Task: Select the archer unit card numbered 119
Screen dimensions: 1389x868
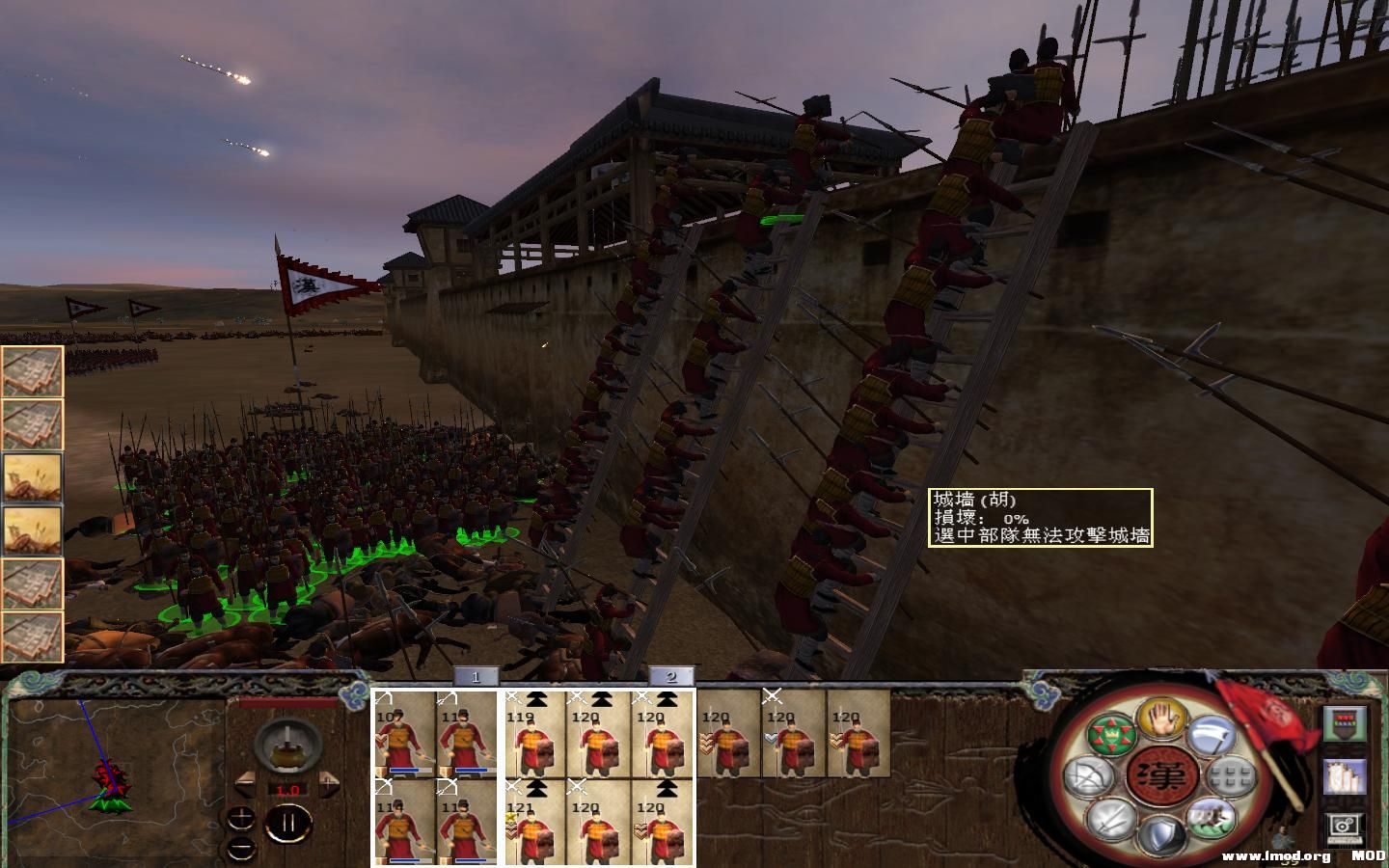Action: pos(535,738)
